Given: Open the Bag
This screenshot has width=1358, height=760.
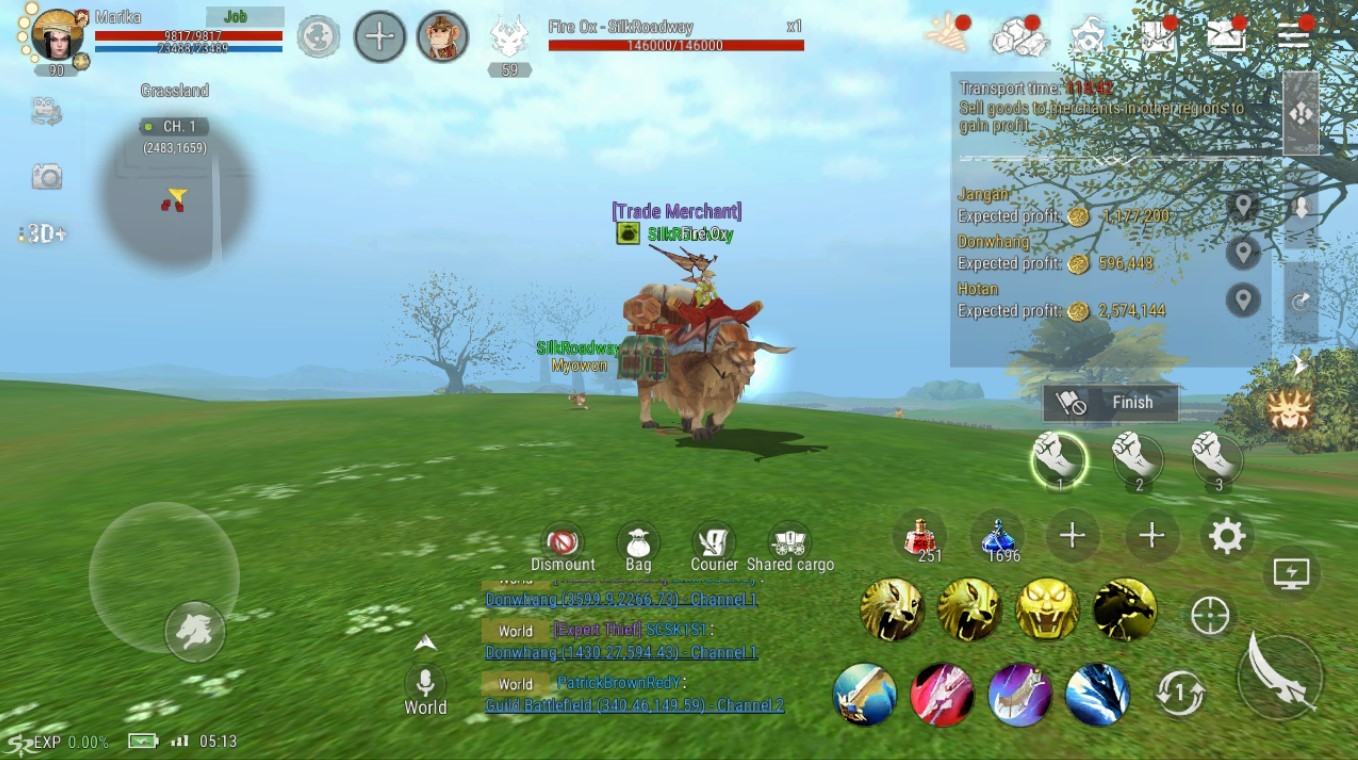Looking at the screenshot, I should pos(638,543).
